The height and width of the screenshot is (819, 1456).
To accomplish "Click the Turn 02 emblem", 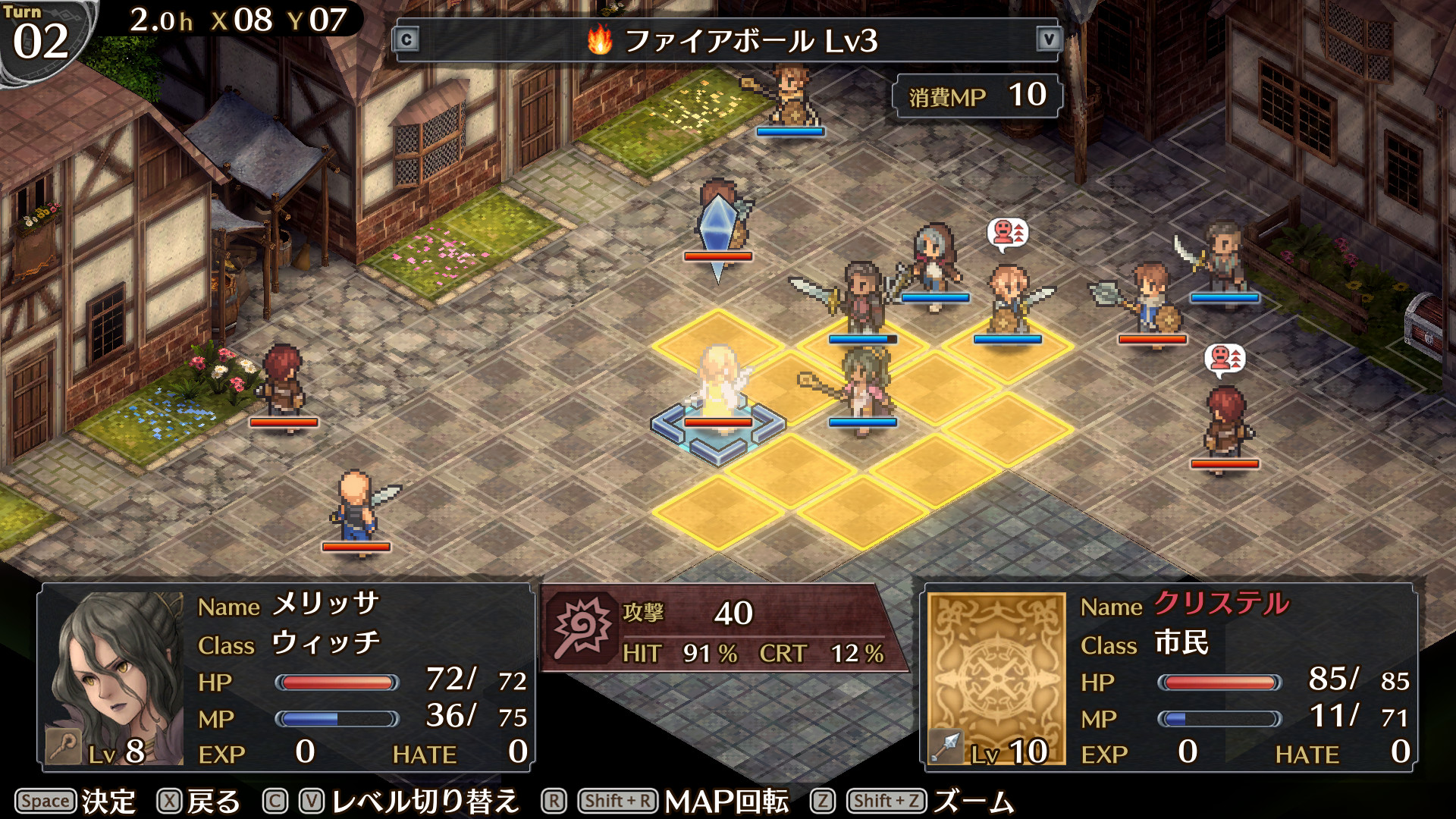I will click(42, 34).
